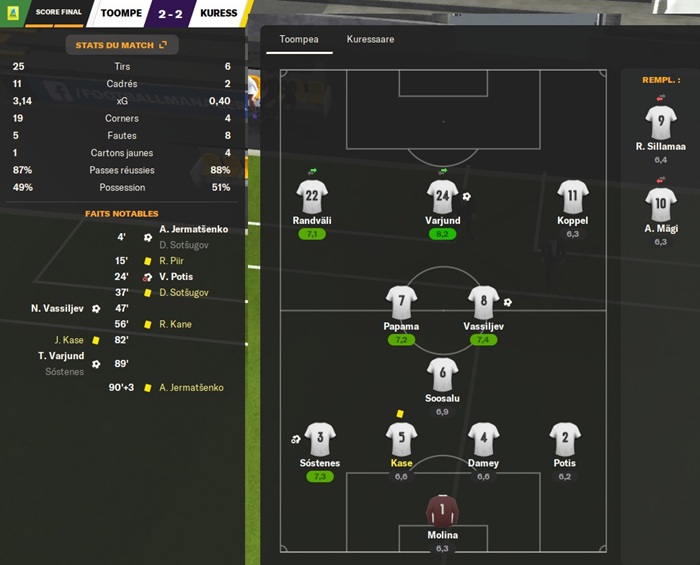
Task: Click striker Varjund number 24
Action: tap(442, 197)
